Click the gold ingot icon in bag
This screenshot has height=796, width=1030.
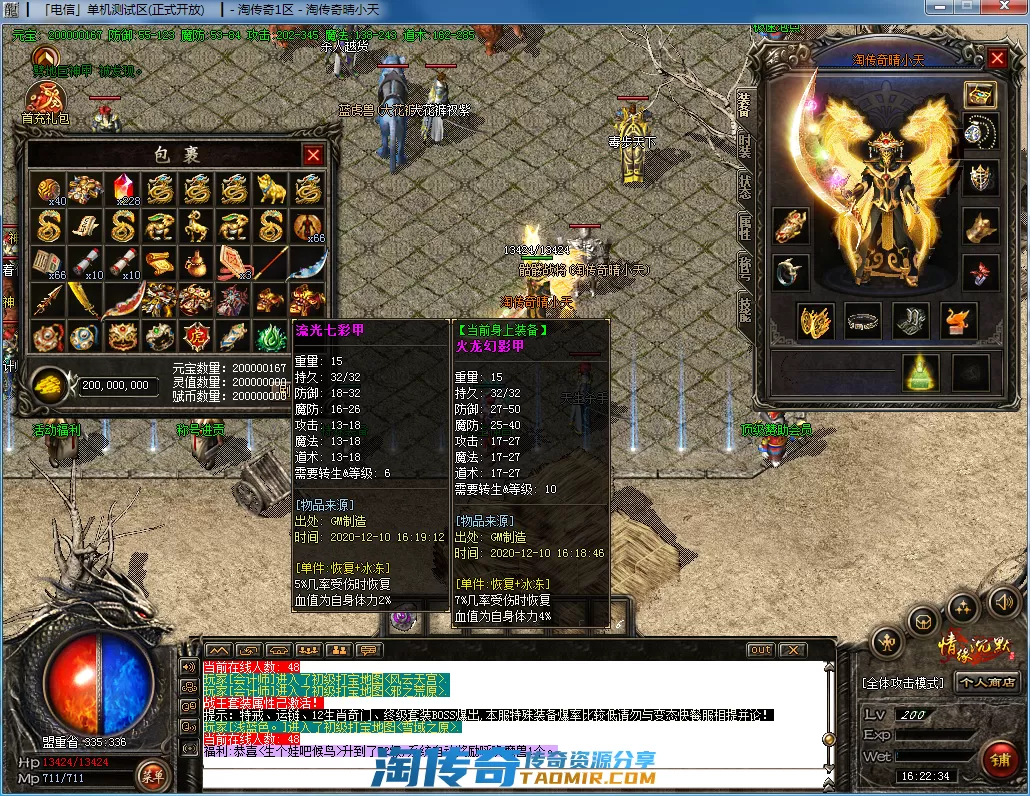pyautogui.click(x=48, y=384)
